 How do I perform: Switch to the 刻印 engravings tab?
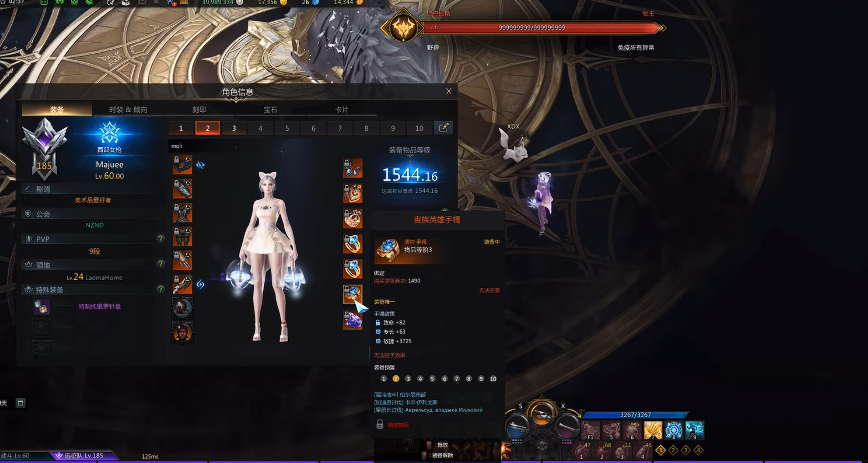point(199,109)
